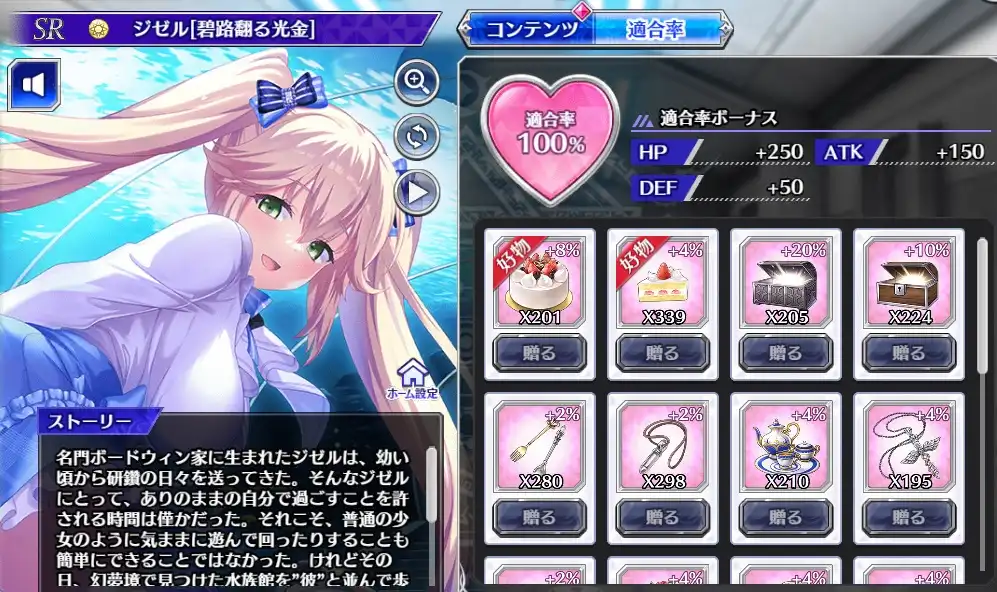Choose the blue teapot gift icon

click(785, 446)
